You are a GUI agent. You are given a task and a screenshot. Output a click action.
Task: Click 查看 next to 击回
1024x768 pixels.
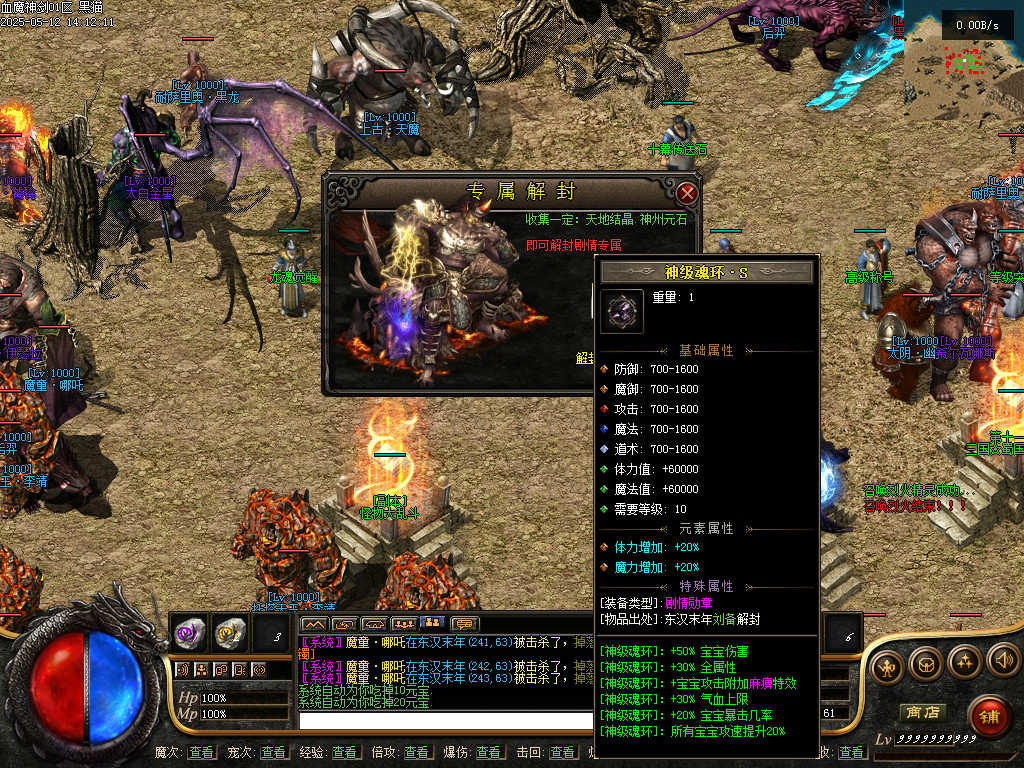coord(562,752)
